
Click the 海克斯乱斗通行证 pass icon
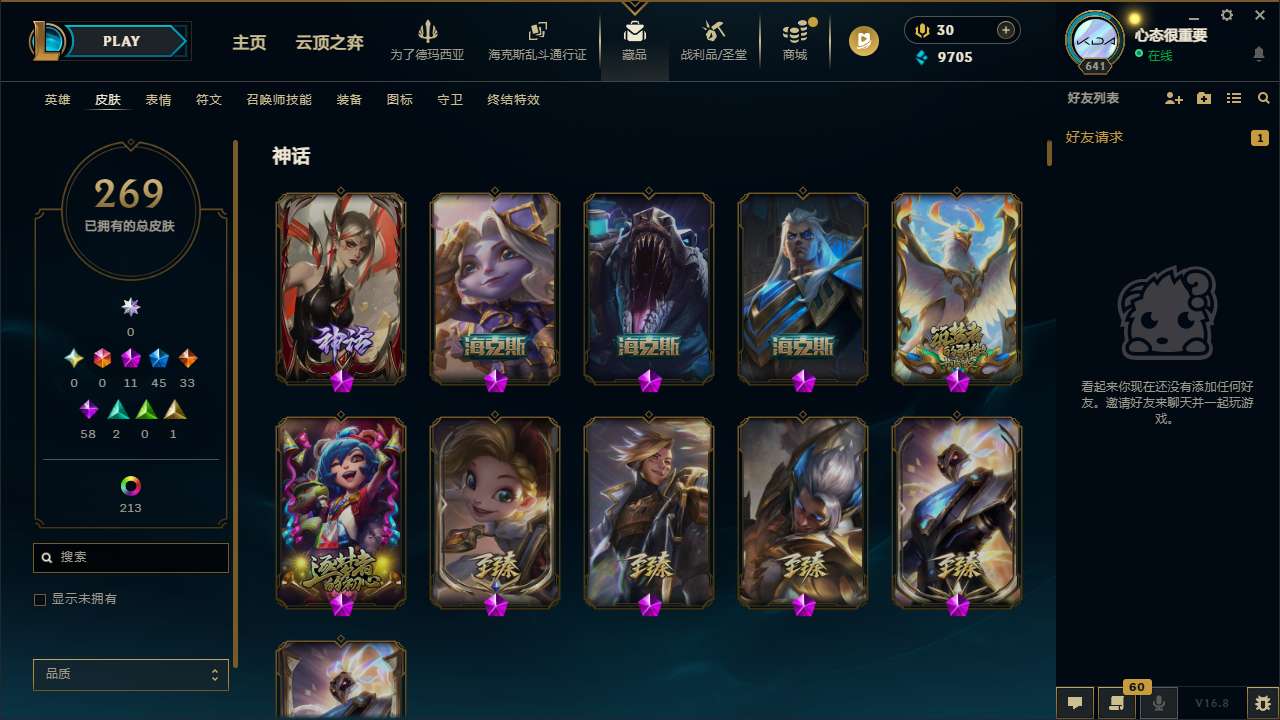537,33
